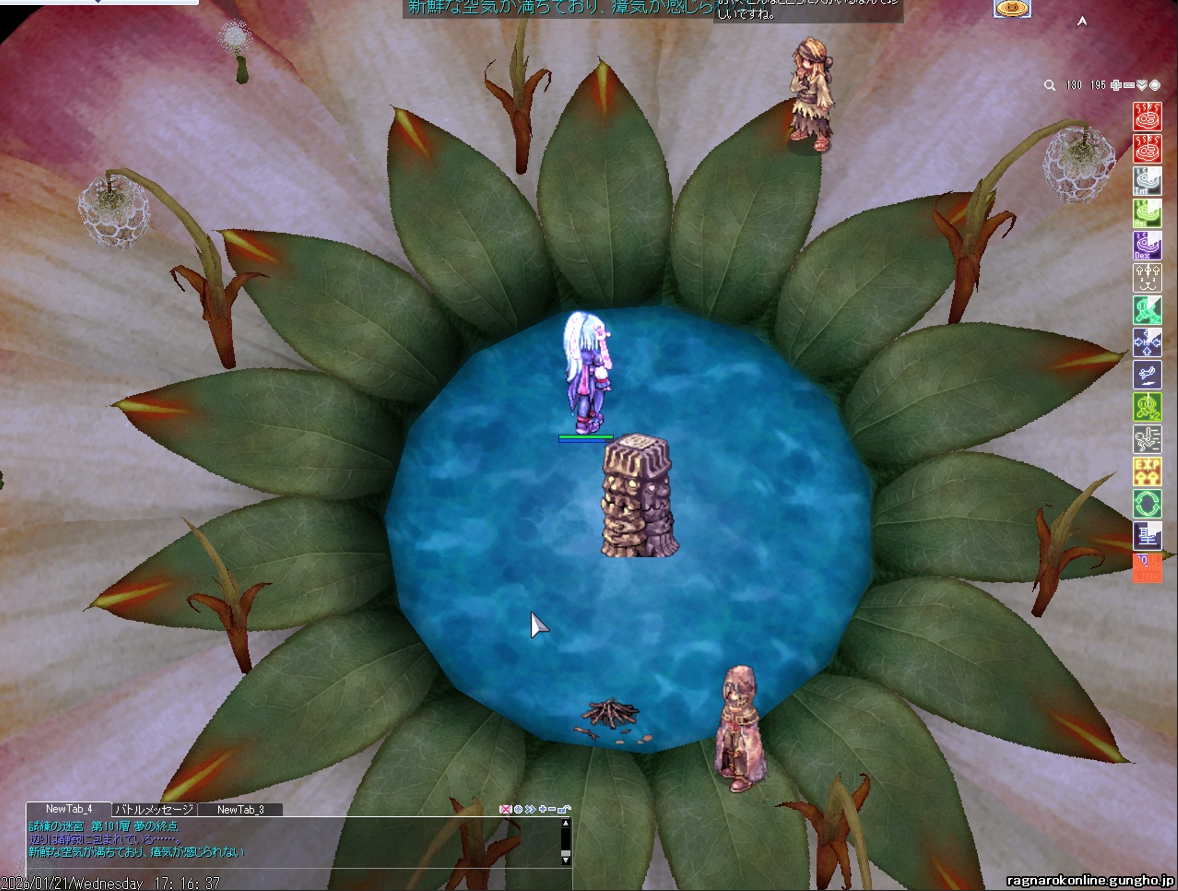Select the Int food buff icon
The width and height of the screenshot is (1178, 891).
pos(1147,181)
